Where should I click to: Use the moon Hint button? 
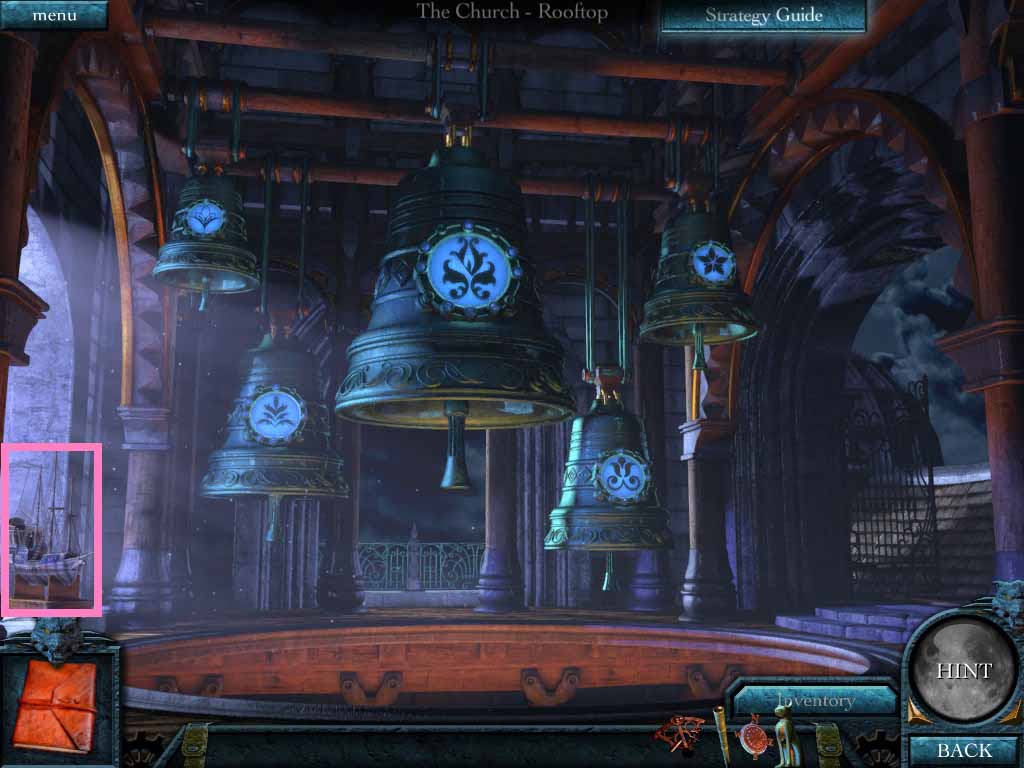tap(963, 671)
